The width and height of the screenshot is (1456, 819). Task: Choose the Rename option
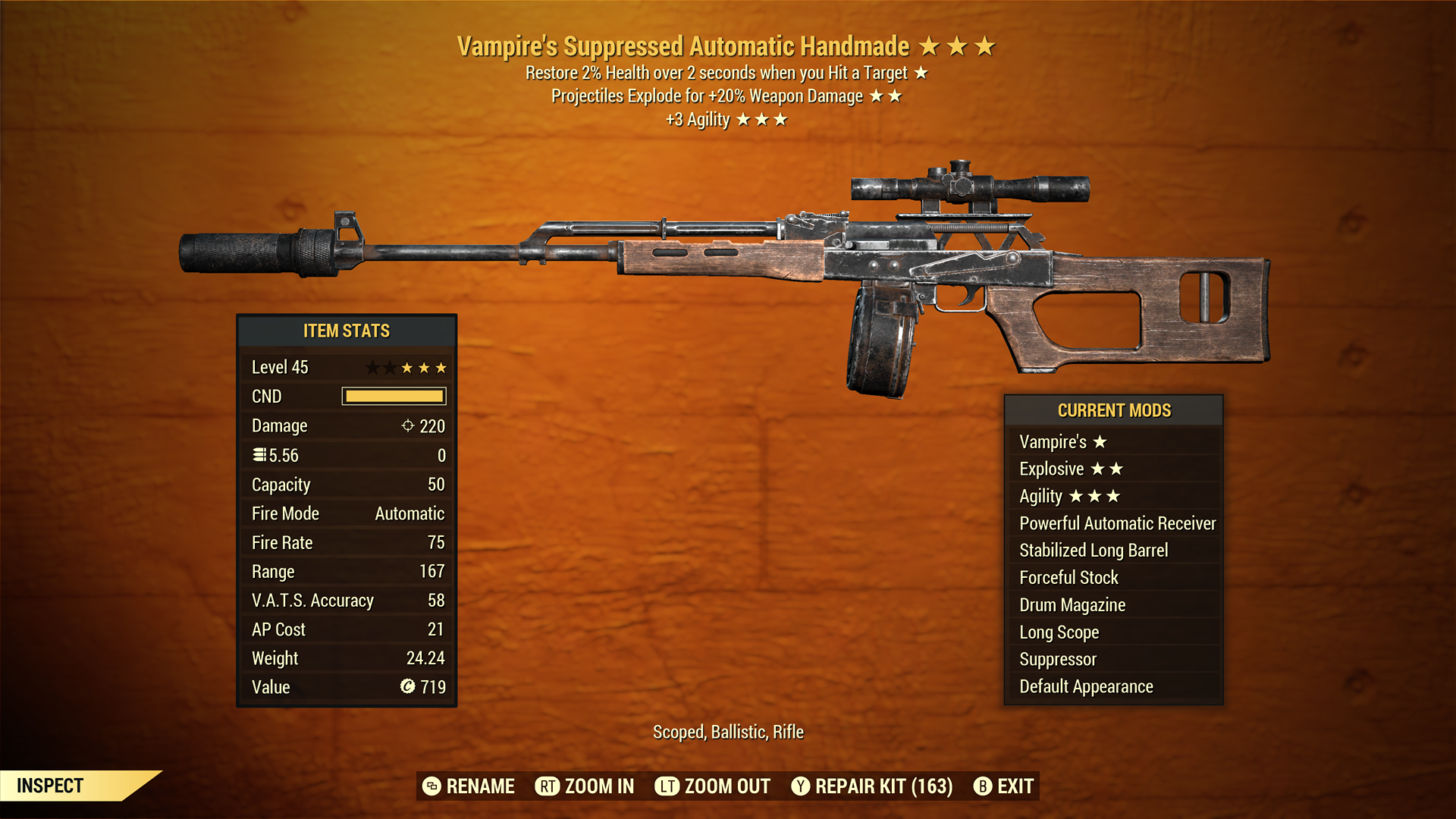(469, 786)
